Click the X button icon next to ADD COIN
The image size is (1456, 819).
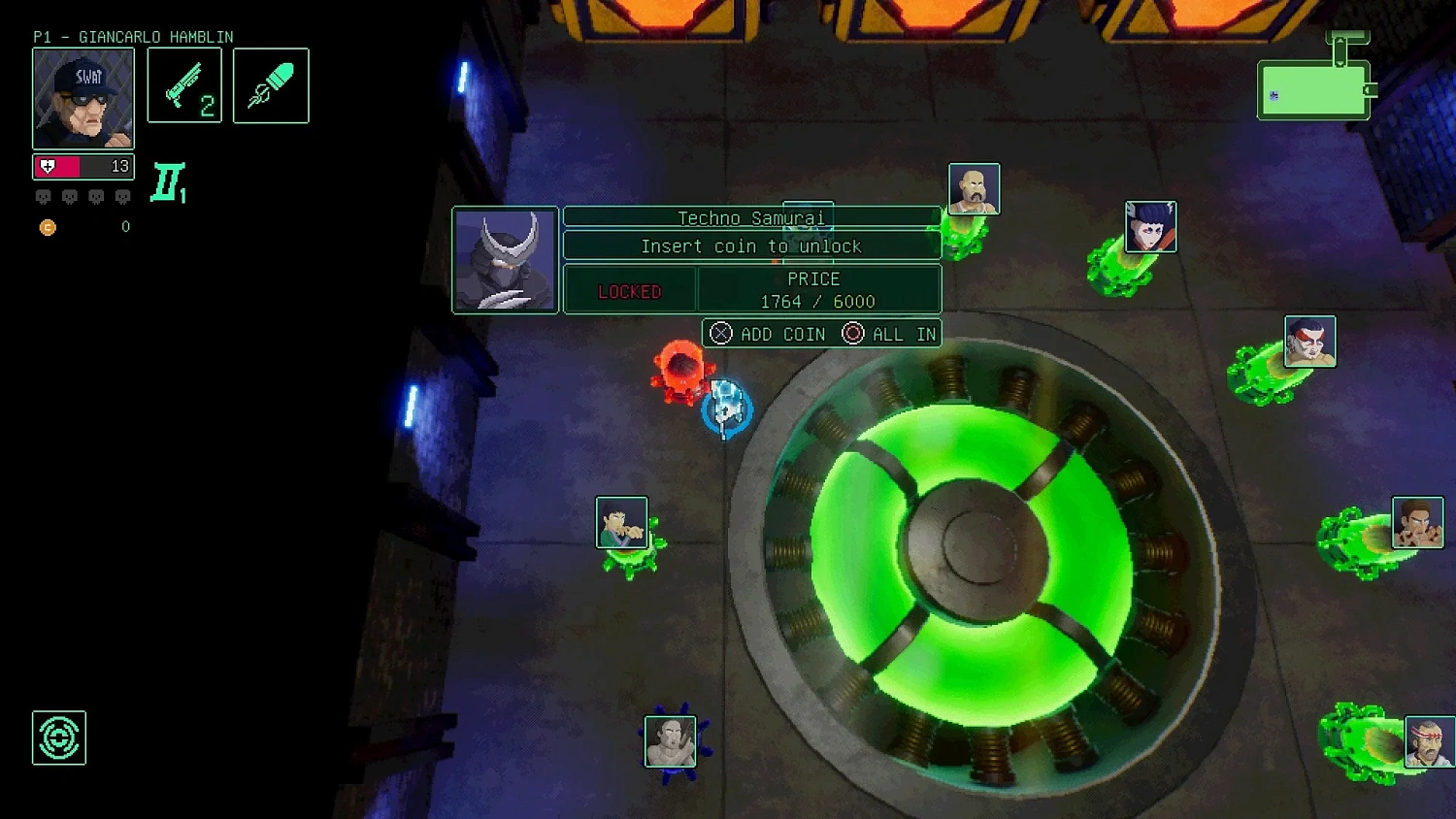click(x=721, y=333)
